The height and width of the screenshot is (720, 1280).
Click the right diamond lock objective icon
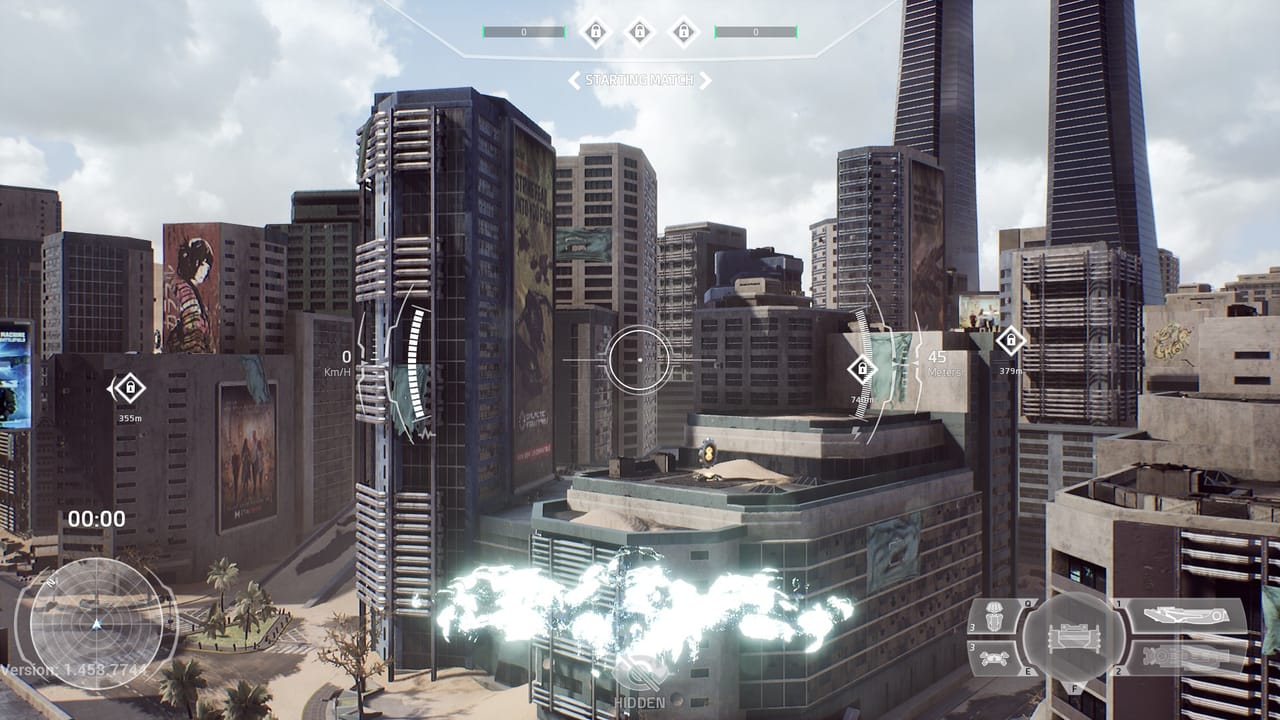click(x=683, y=32)
